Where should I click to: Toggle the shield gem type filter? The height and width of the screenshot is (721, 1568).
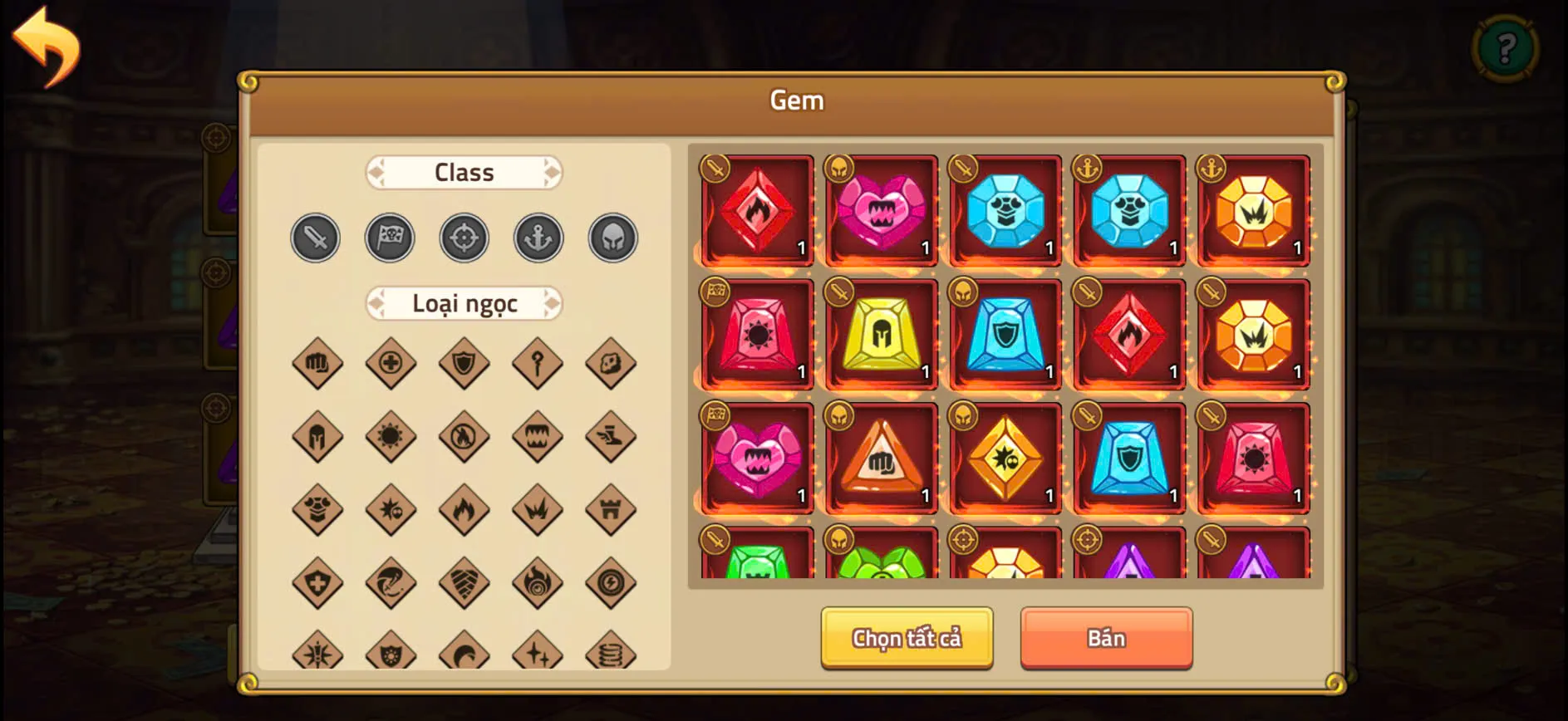(464, 363)
